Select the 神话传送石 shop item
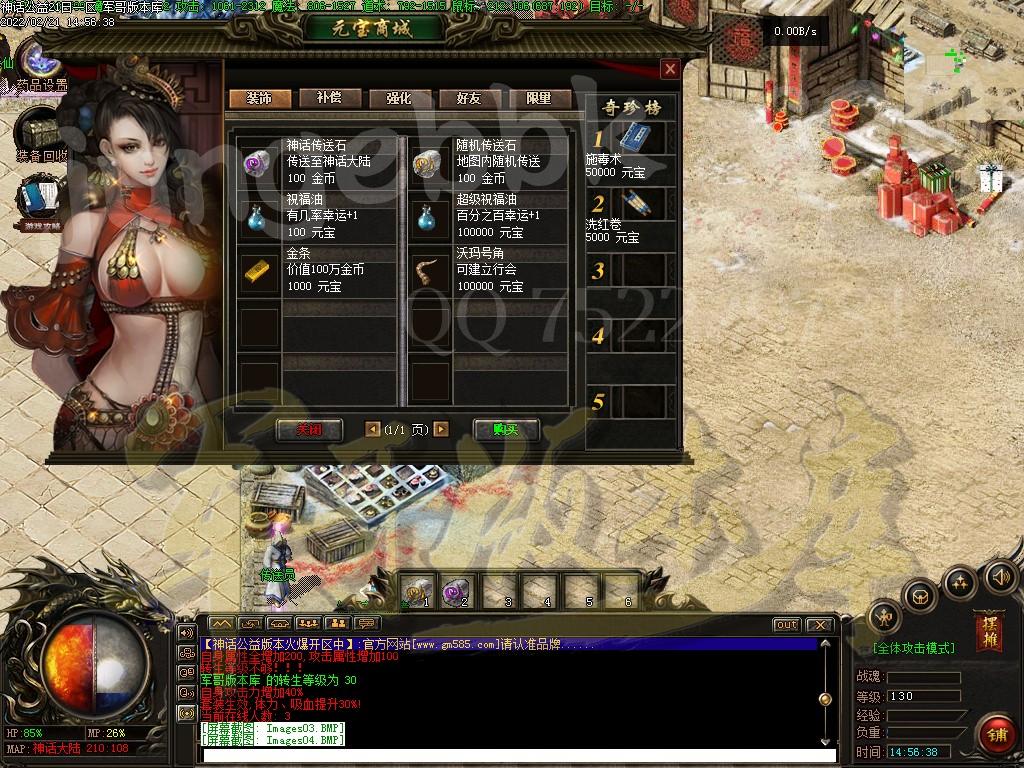This screenshot has width=1024, height=768. click(260, 161)
